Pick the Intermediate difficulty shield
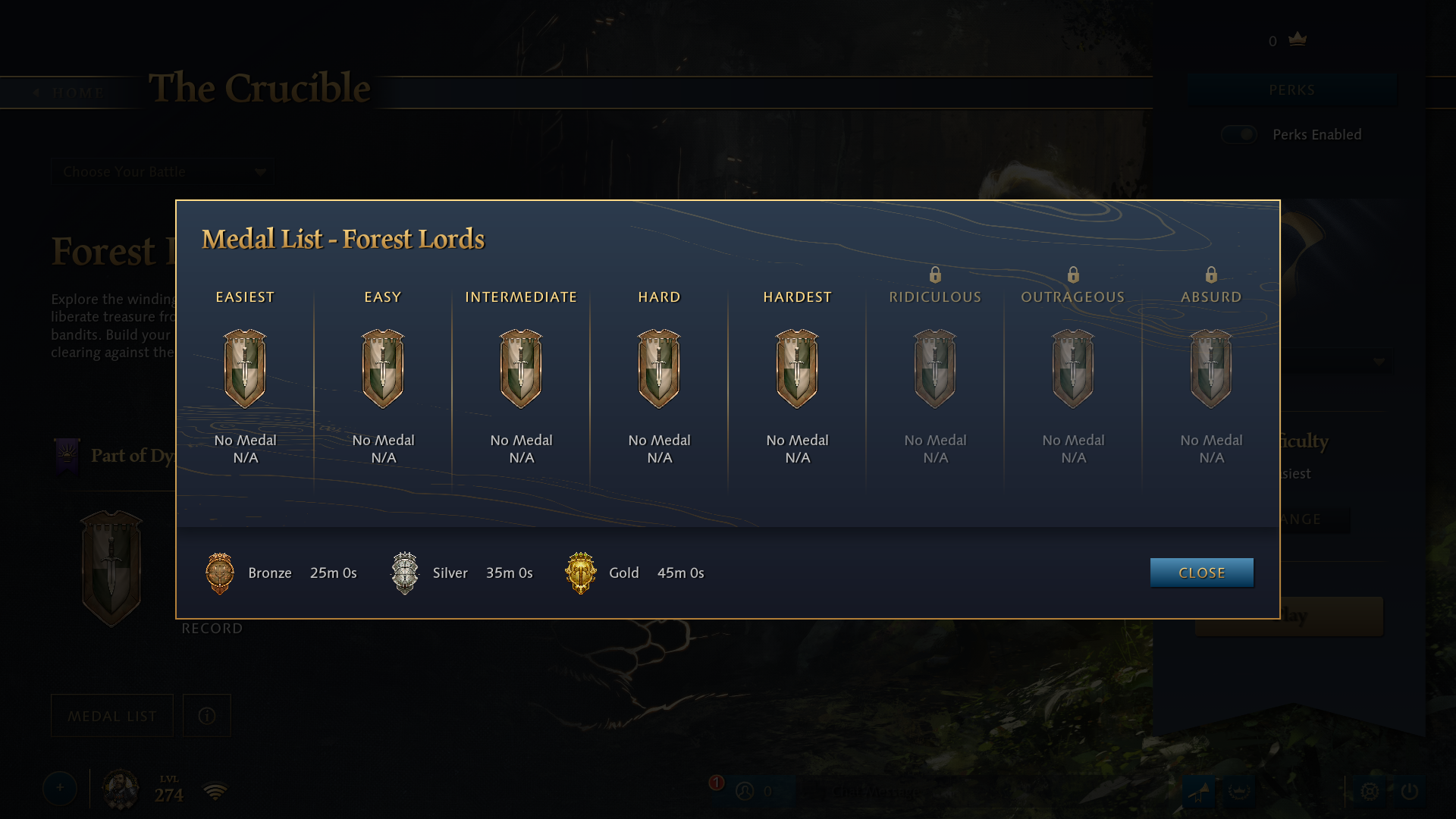This screenshot has height=819, width=1456. (521, 369)
